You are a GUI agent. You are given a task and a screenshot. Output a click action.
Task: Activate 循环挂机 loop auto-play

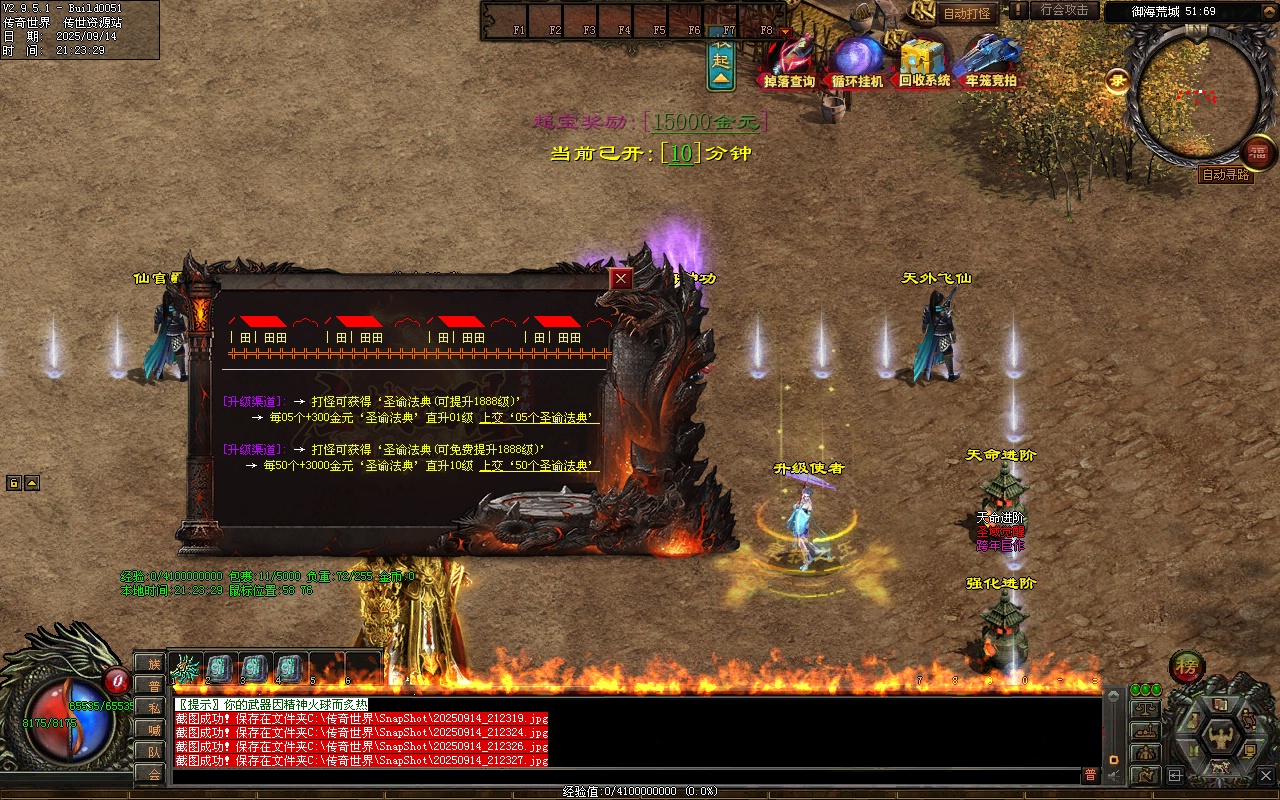coord(858,64)
